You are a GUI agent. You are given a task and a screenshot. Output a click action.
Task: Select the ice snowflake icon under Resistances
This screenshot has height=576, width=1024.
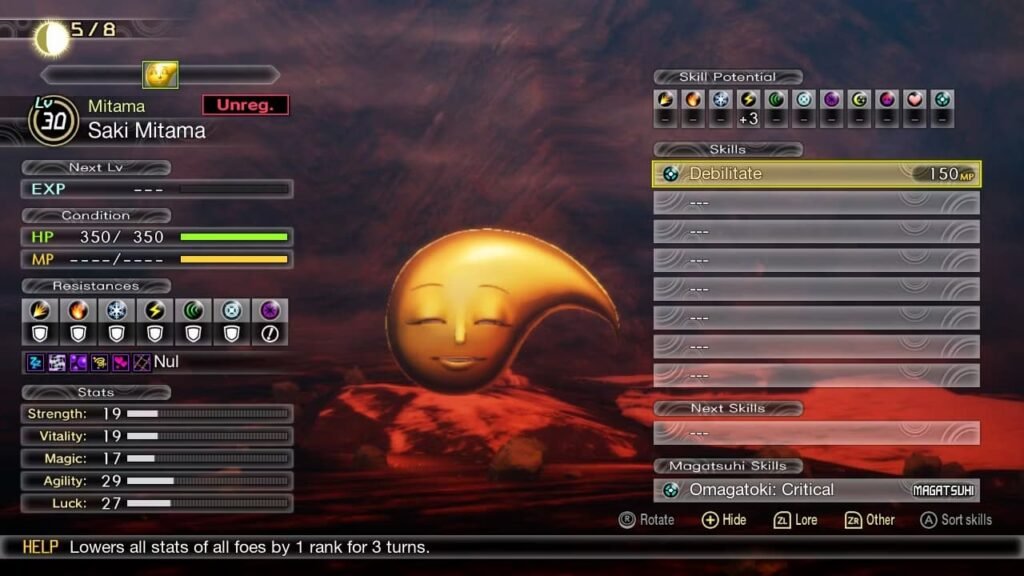tap(117, 311)
